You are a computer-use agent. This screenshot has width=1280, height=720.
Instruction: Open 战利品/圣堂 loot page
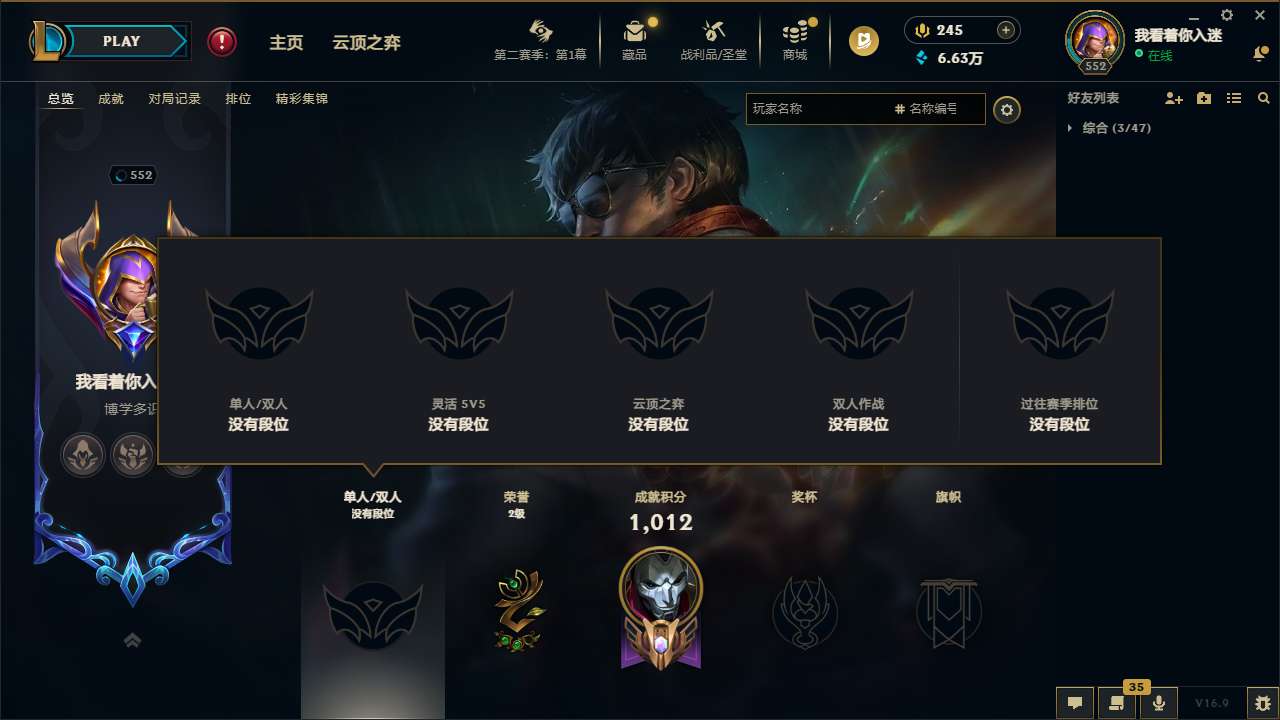pos(713,40)
